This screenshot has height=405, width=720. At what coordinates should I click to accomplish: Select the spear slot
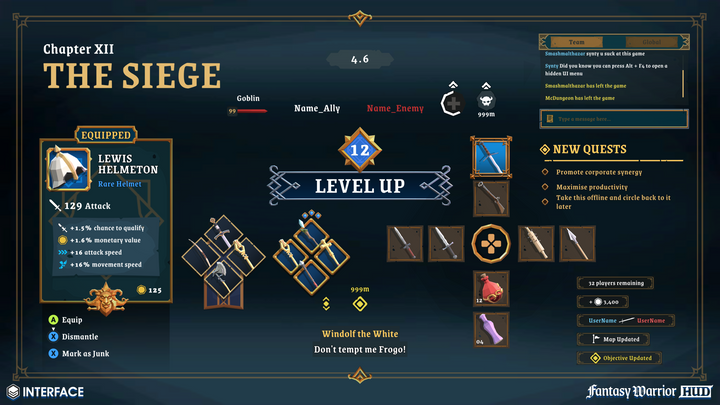tap(577, 243)
